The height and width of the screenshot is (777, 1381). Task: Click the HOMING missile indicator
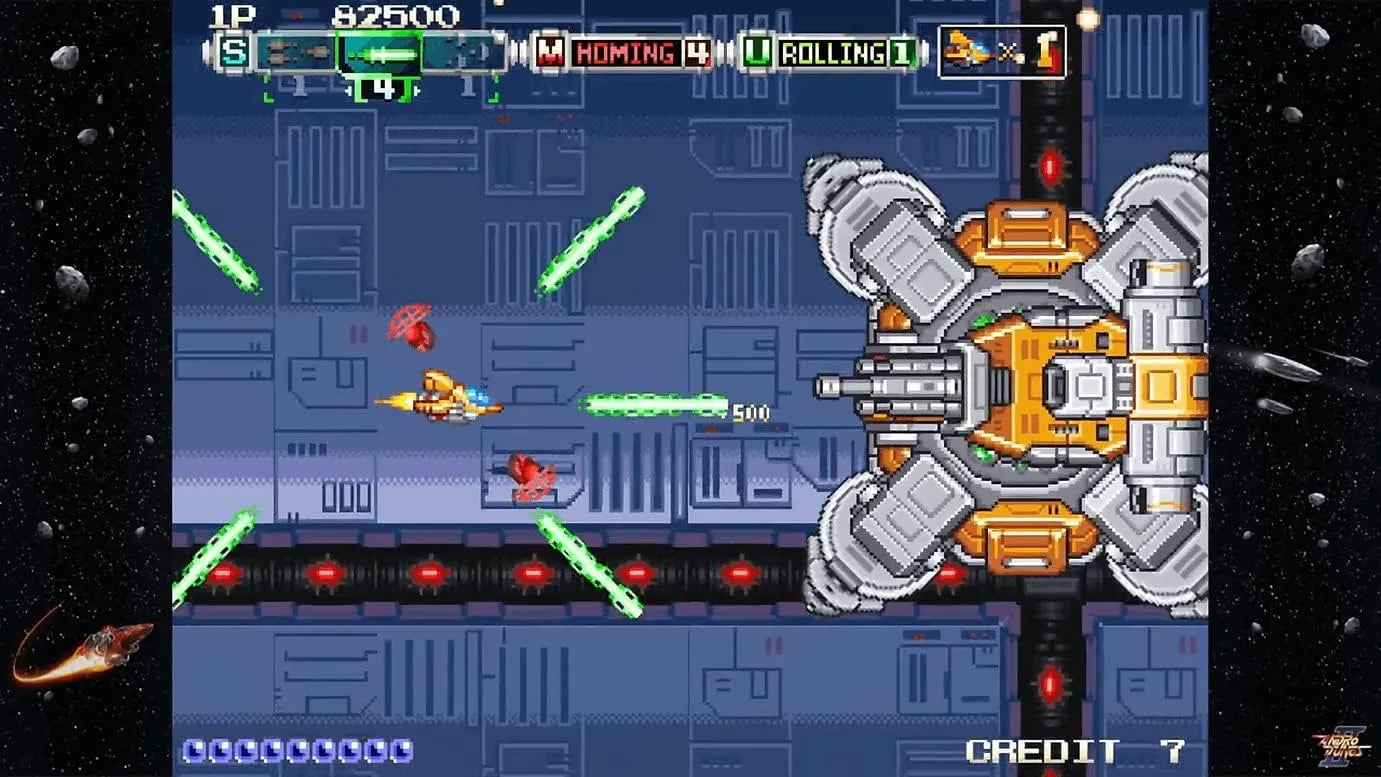pyautogui.click(x=624, y=52)
